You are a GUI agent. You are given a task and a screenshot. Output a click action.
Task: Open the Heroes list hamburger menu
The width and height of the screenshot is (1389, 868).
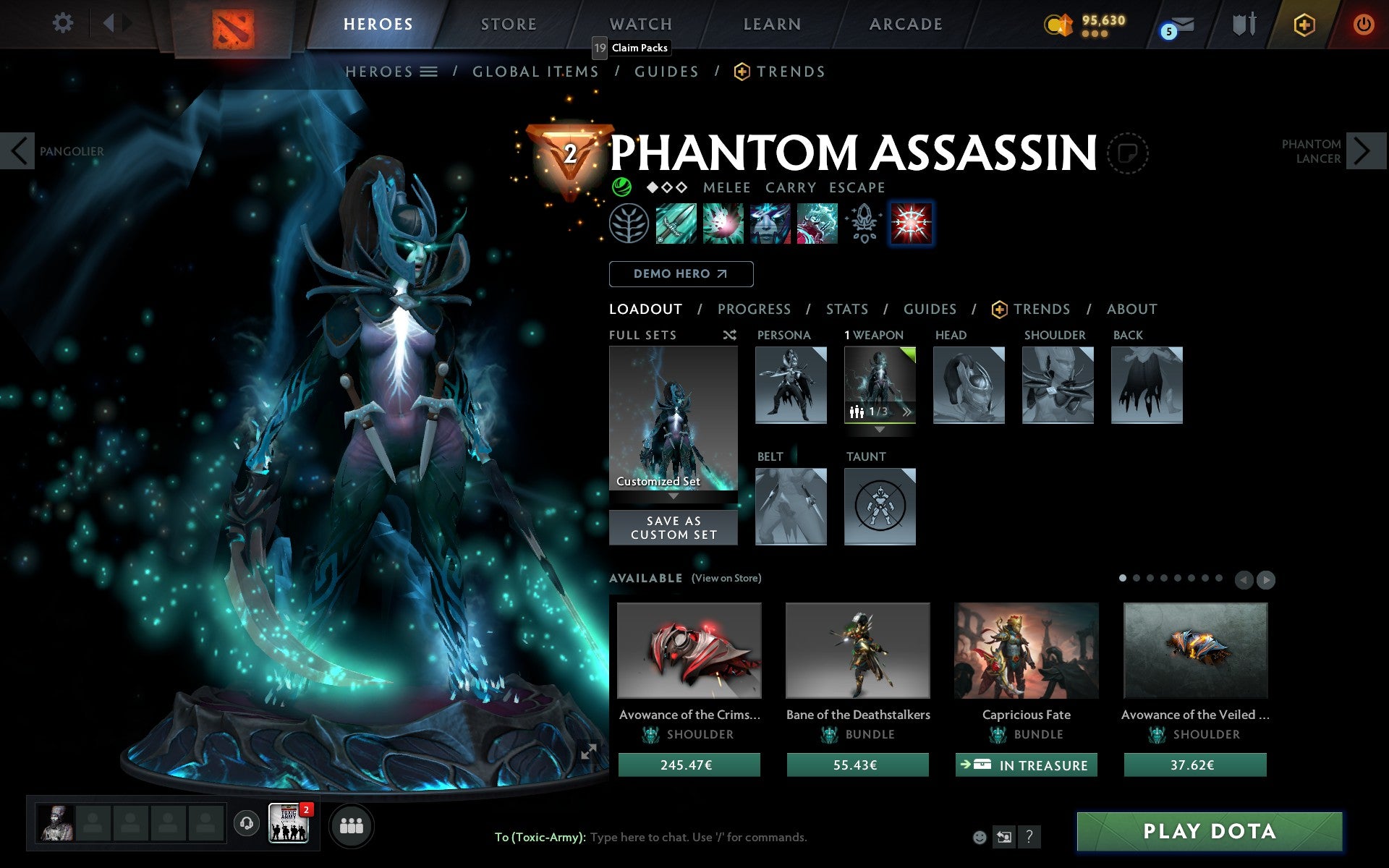(x=430, y=72)
